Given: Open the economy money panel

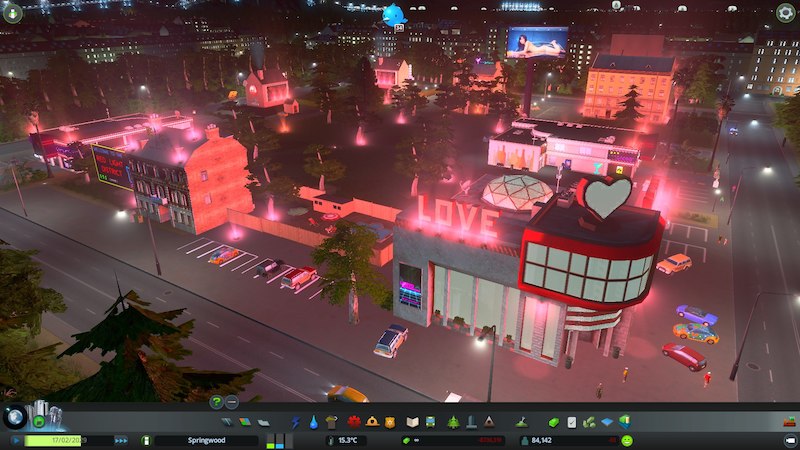Looking at the screenshot, I should (553, 423).
